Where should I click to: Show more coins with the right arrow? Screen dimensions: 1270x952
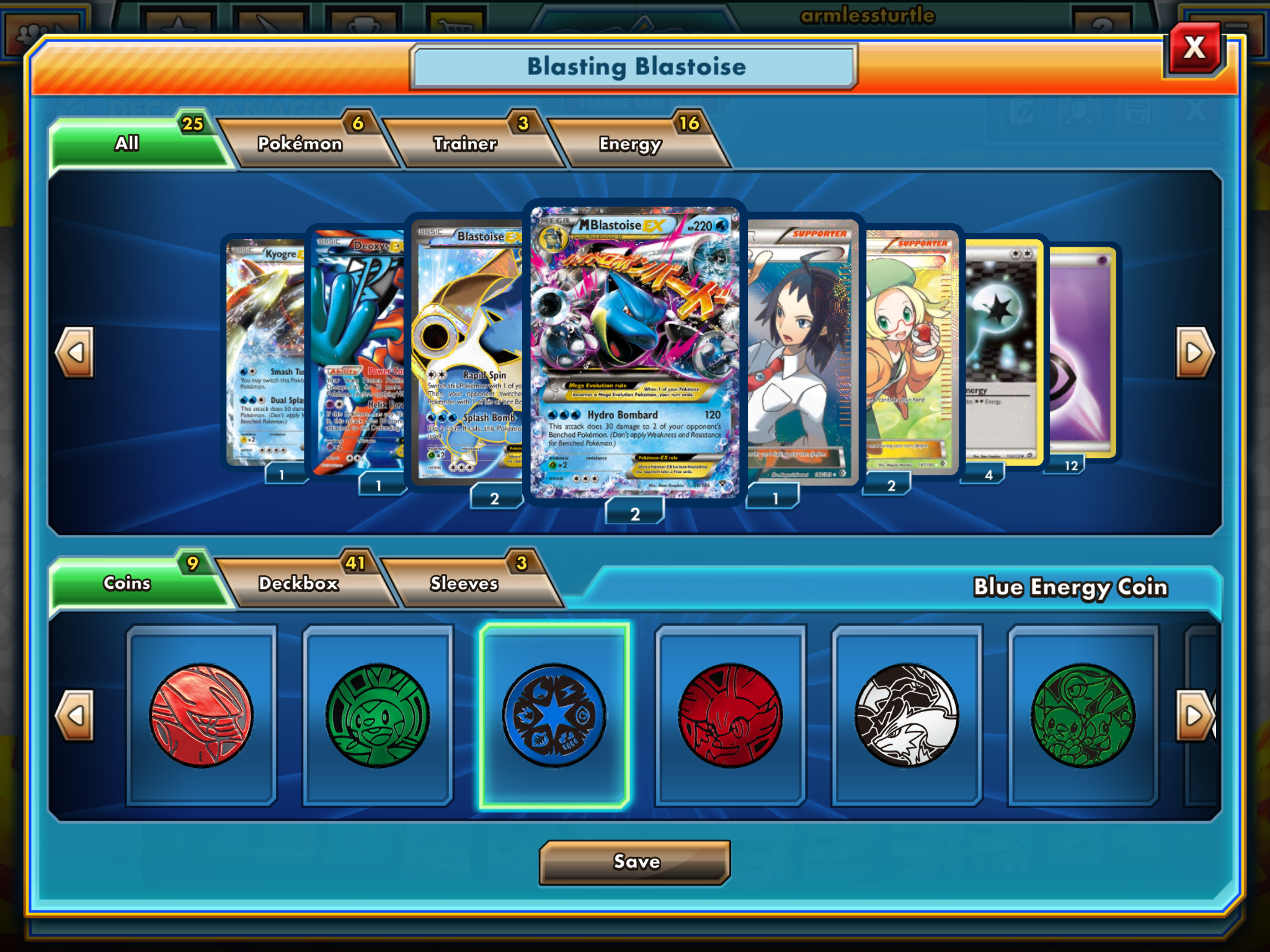tap(1194, 716)
